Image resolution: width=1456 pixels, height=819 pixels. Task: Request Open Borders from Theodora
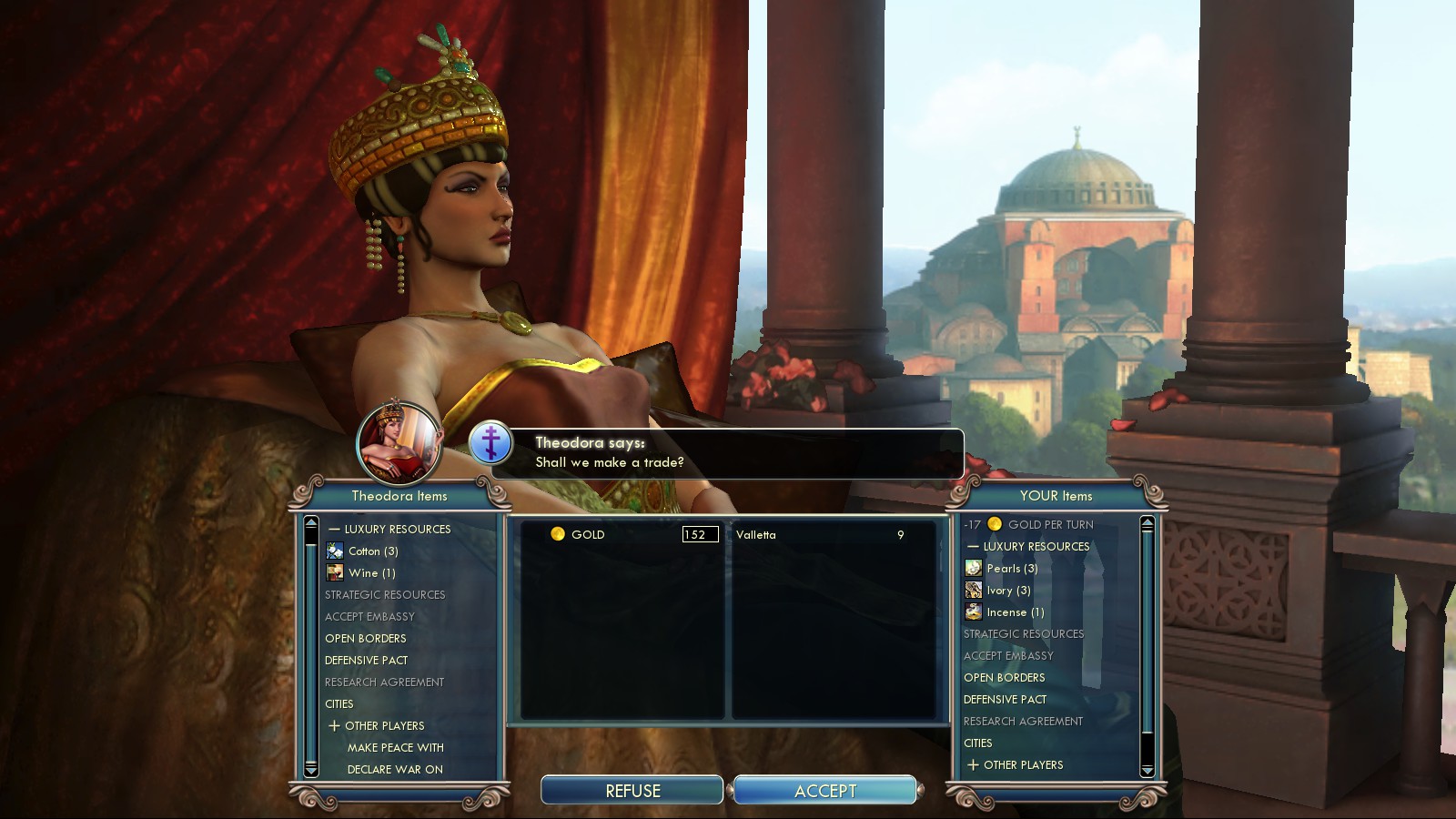coord(366,639)
